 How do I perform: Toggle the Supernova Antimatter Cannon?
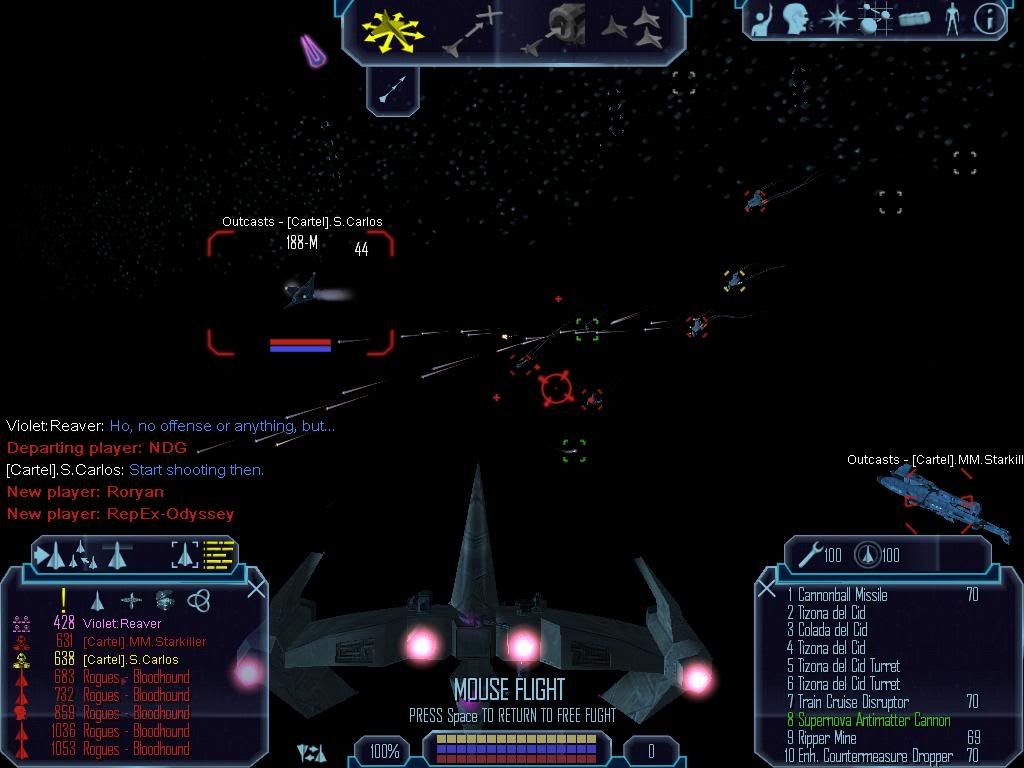[x=873, y=720]
